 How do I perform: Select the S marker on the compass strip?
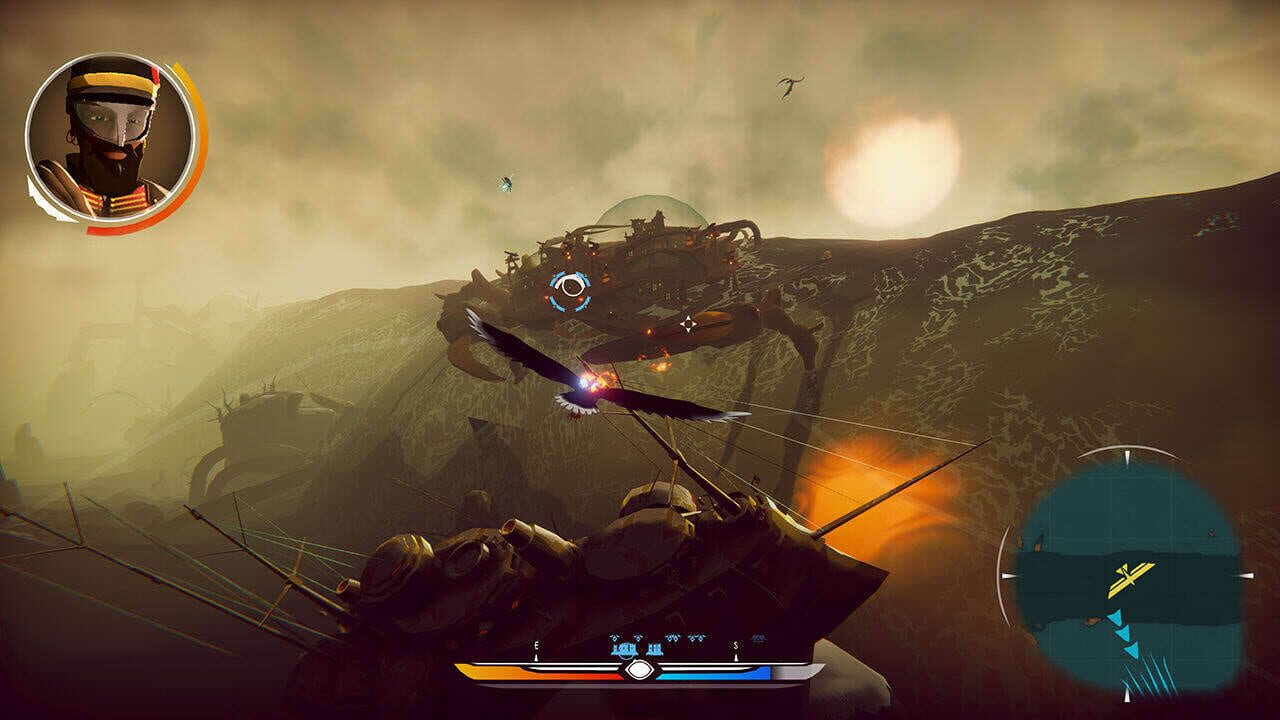click(x=735, y=646)
